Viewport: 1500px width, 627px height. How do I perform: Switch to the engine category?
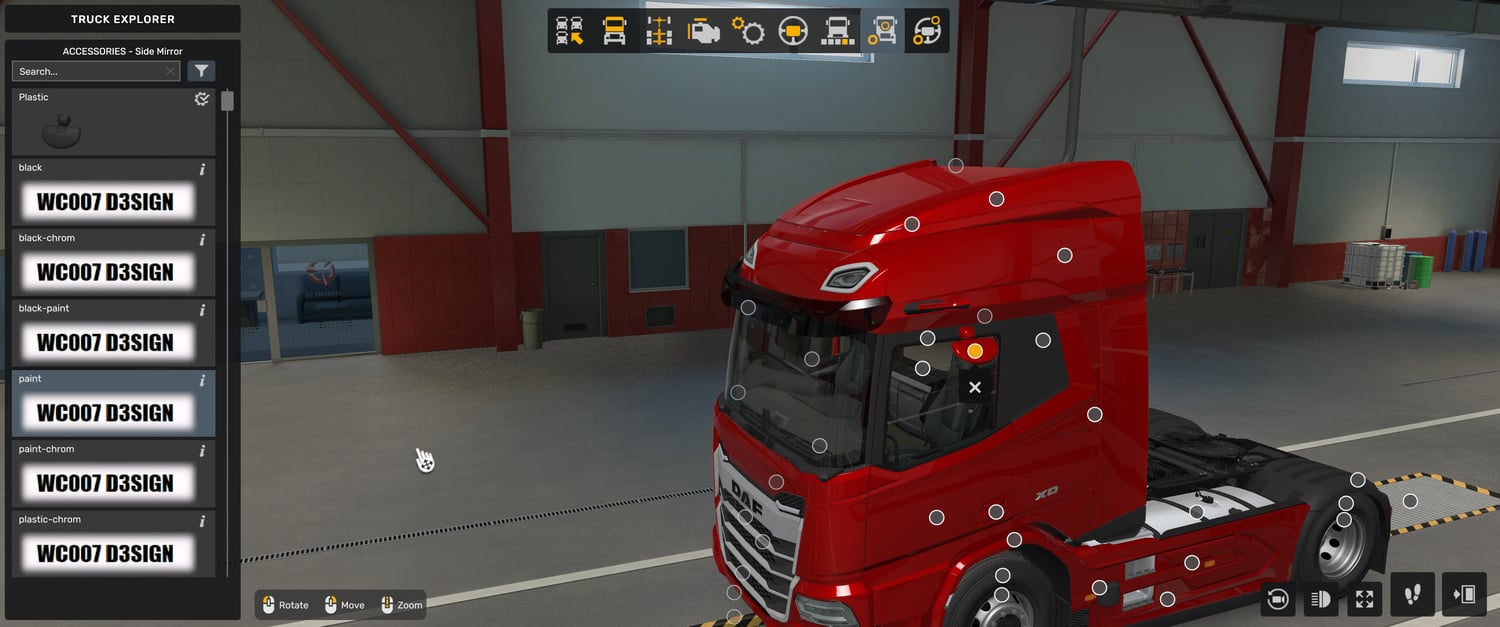point(704,31)
